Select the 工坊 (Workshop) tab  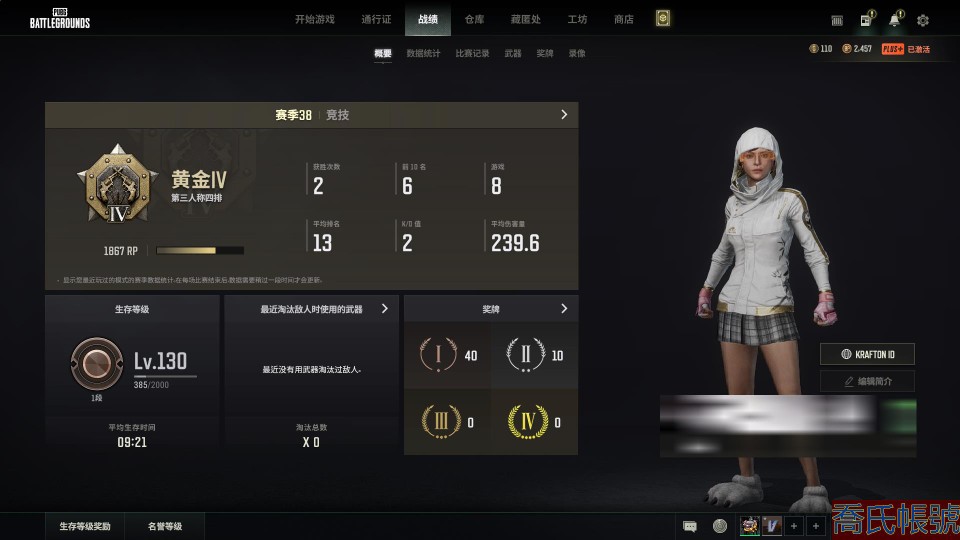(x=577, y=19)
